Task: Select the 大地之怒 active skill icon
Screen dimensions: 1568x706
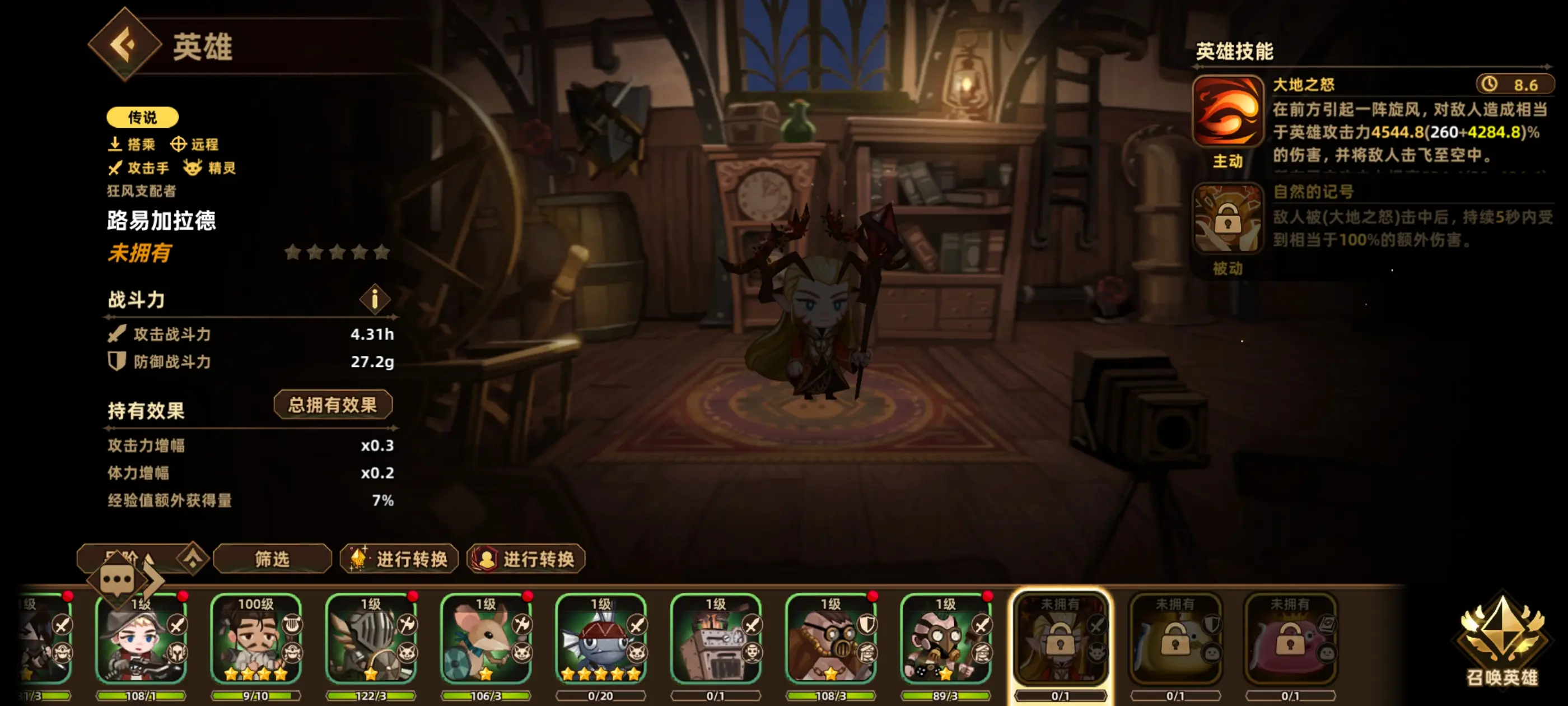Action: click(1227, 112)
